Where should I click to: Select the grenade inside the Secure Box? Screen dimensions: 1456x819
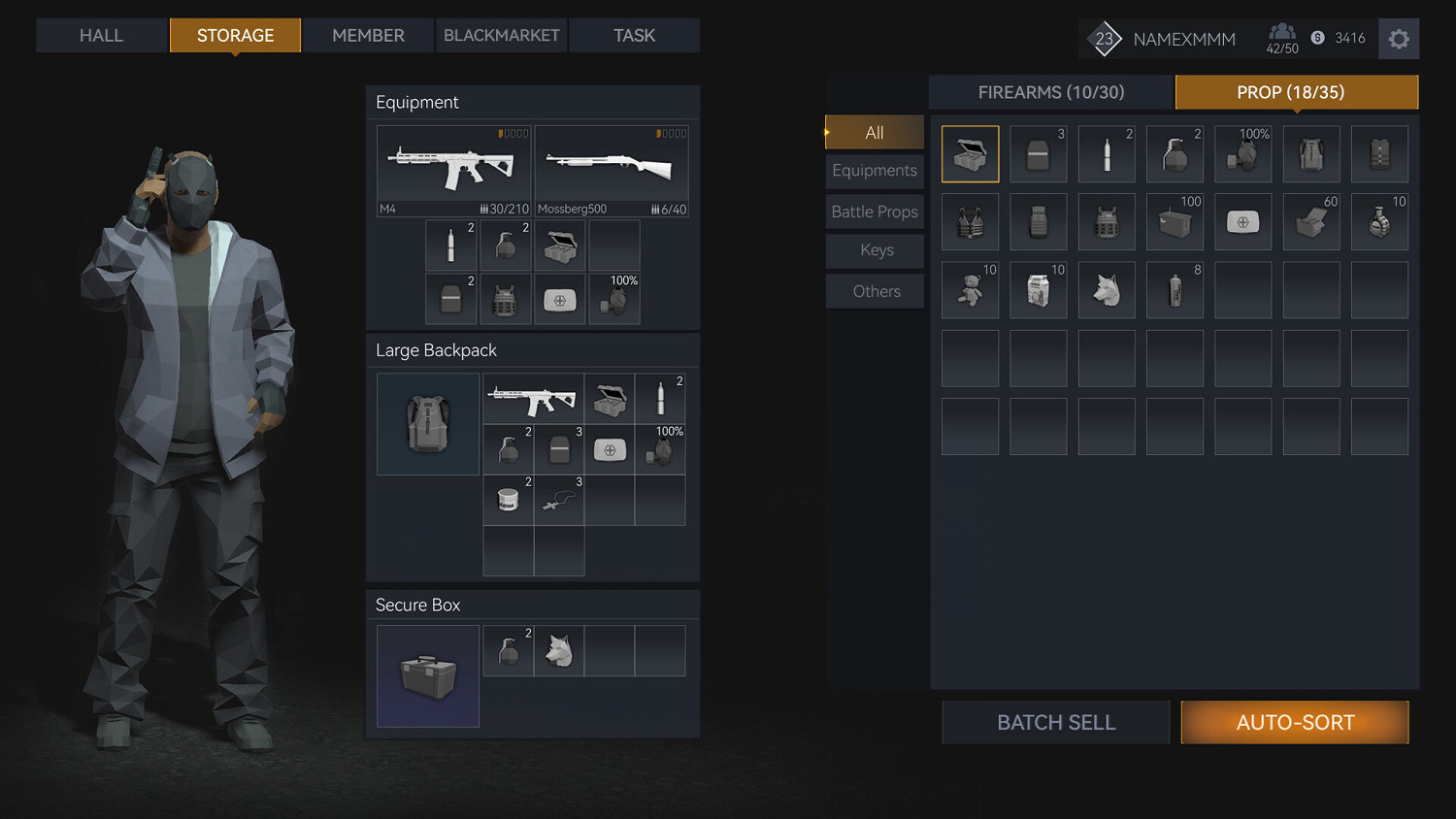click(x=509, y=650)
